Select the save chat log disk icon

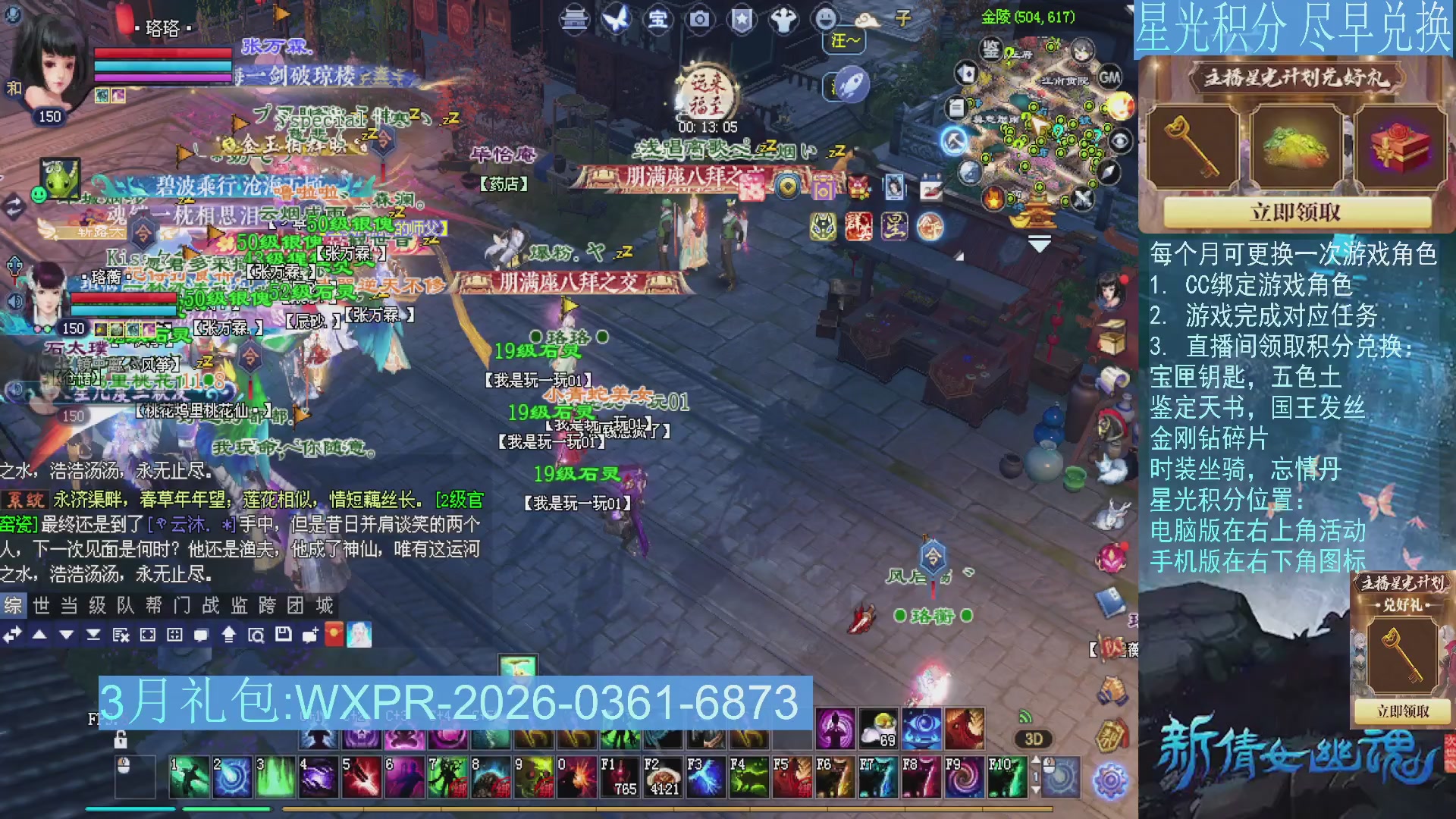coord(284,635)
